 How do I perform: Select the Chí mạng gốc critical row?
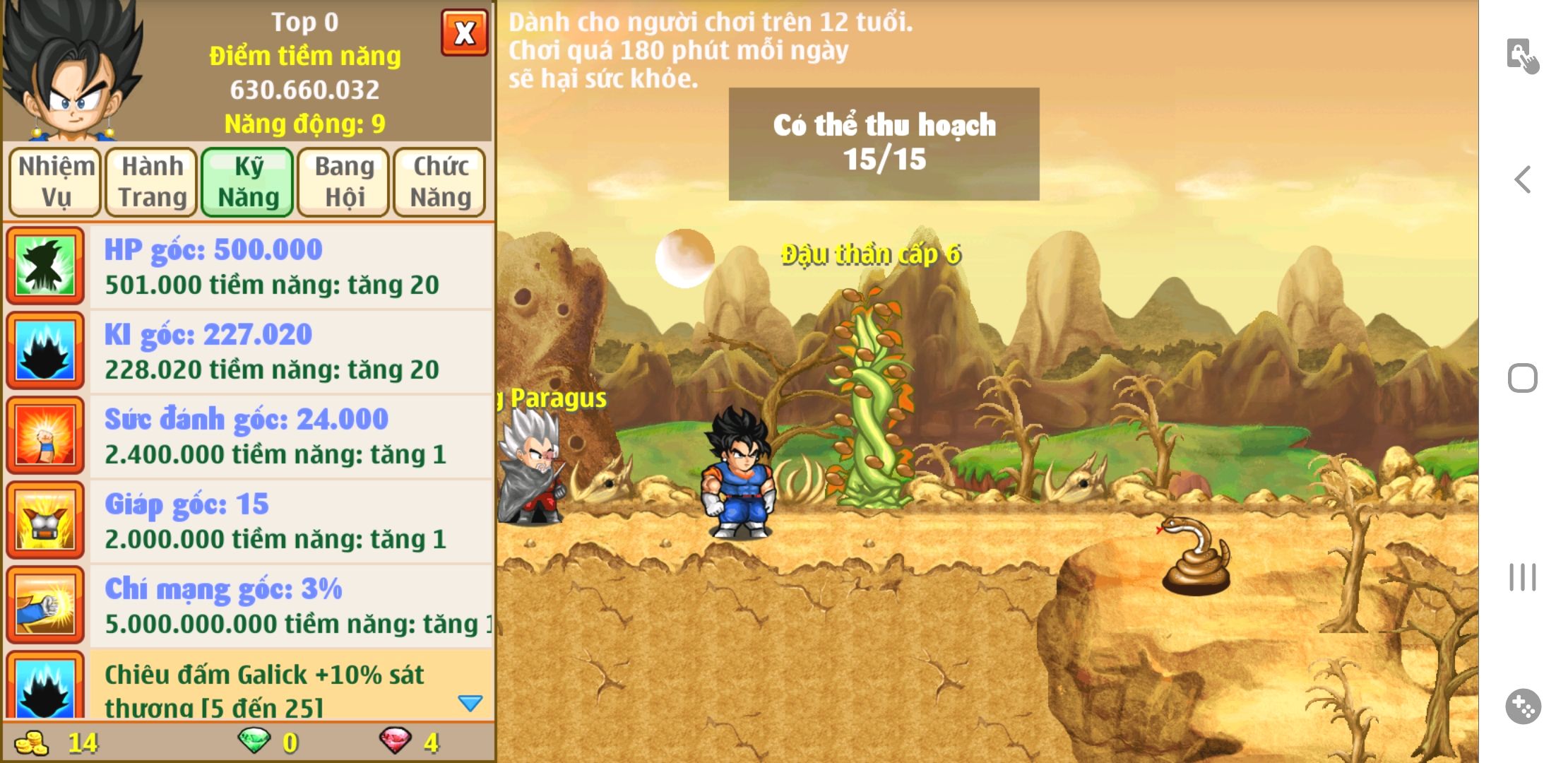point(290,606)
